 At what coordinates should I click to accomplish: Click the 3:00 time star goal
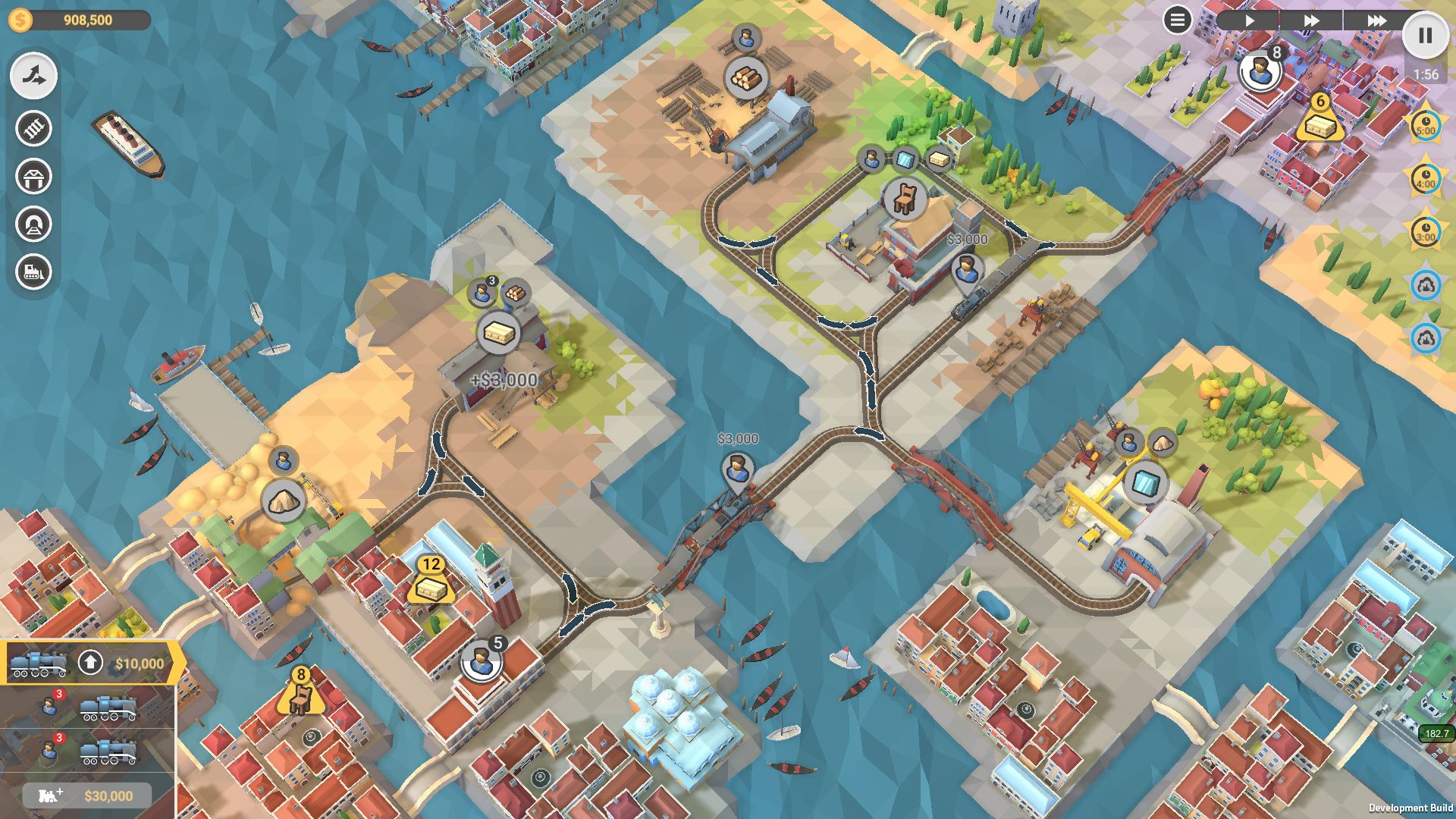[1426, 232]
